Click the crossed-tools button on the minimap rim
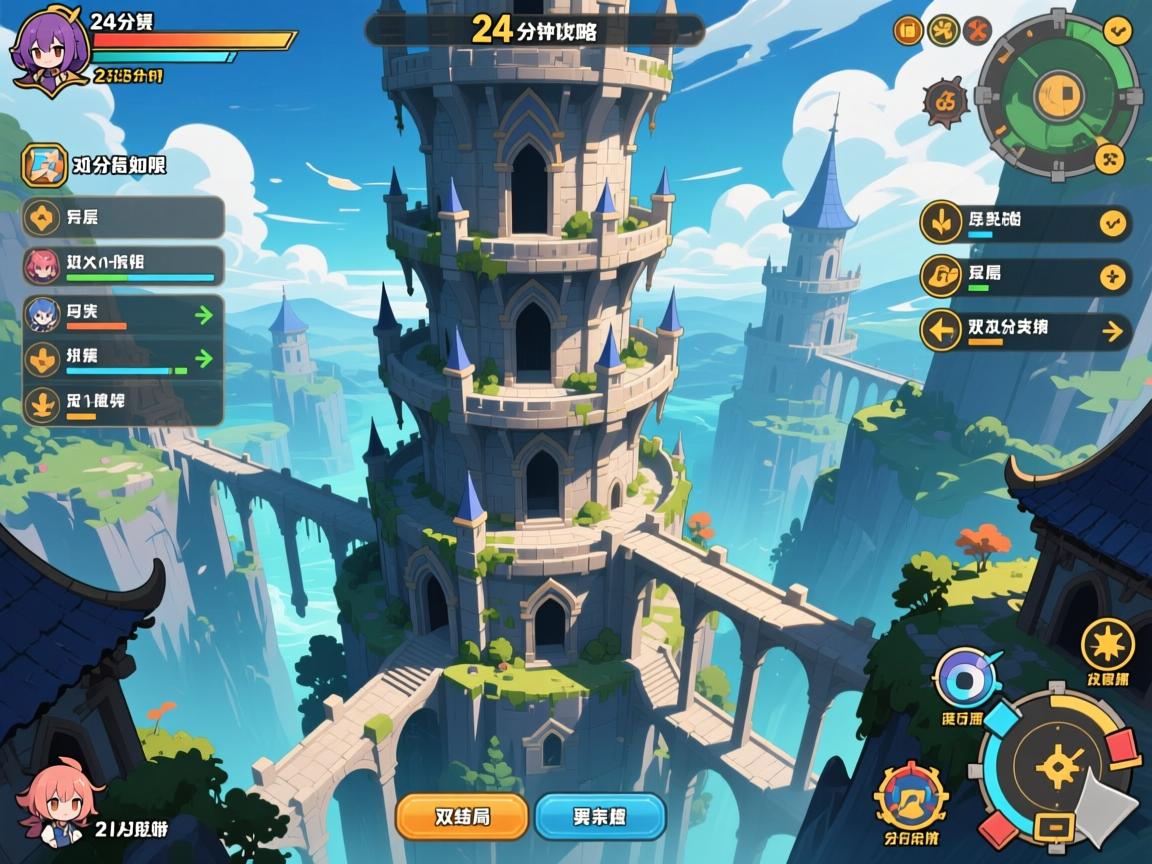This screenshot has height=864, width=1152. tap(1109, 158)
